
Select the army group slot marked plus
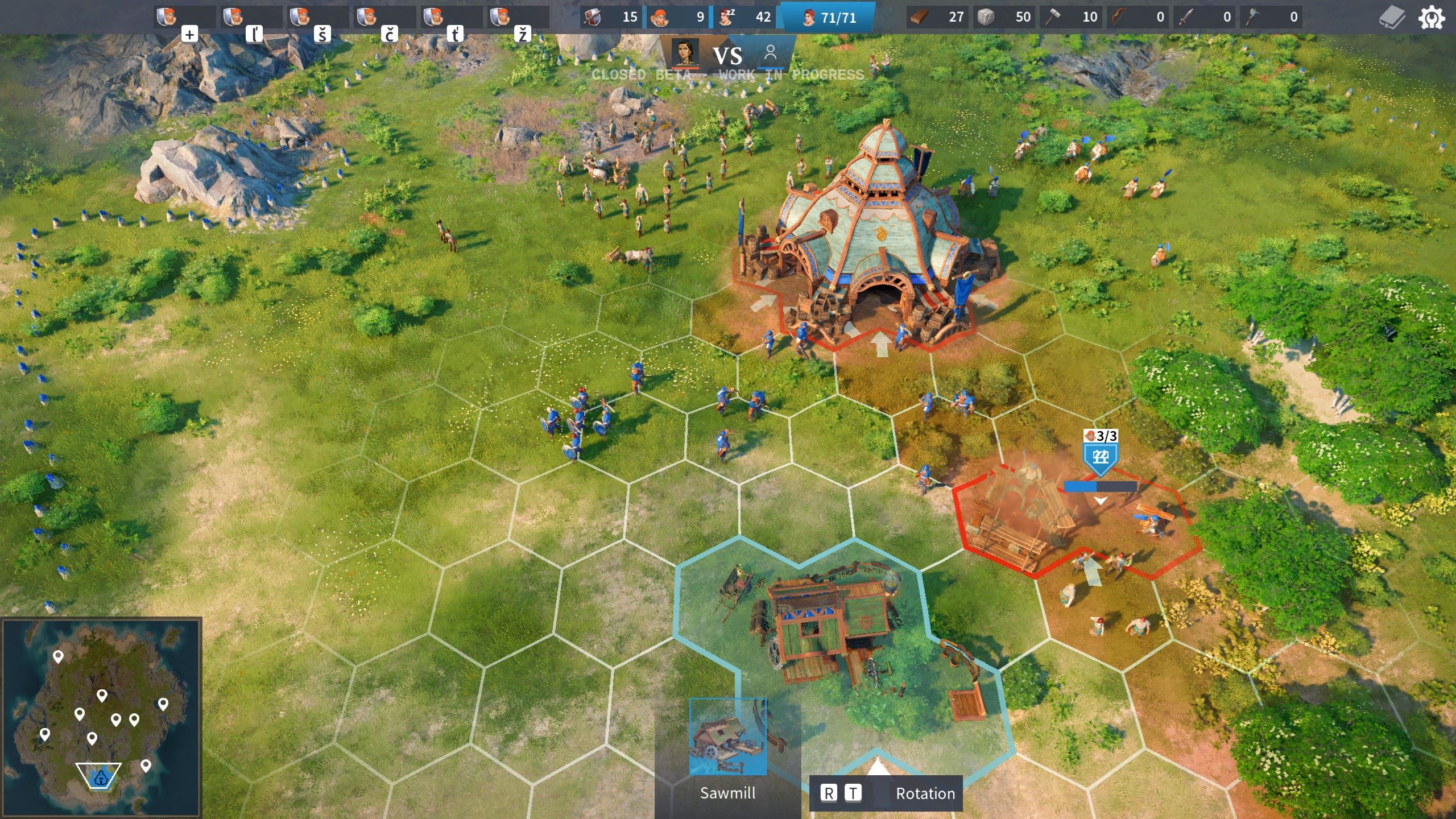[x=184, y=18]
